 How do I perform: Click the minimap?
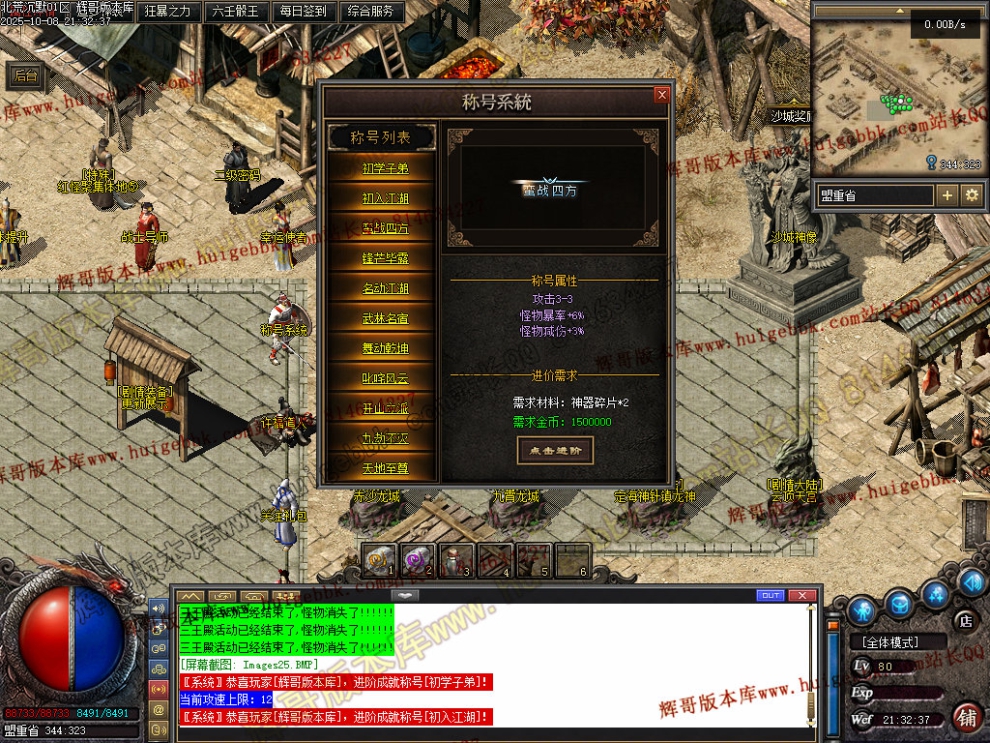pyautogui.click(x=880, y=95)
